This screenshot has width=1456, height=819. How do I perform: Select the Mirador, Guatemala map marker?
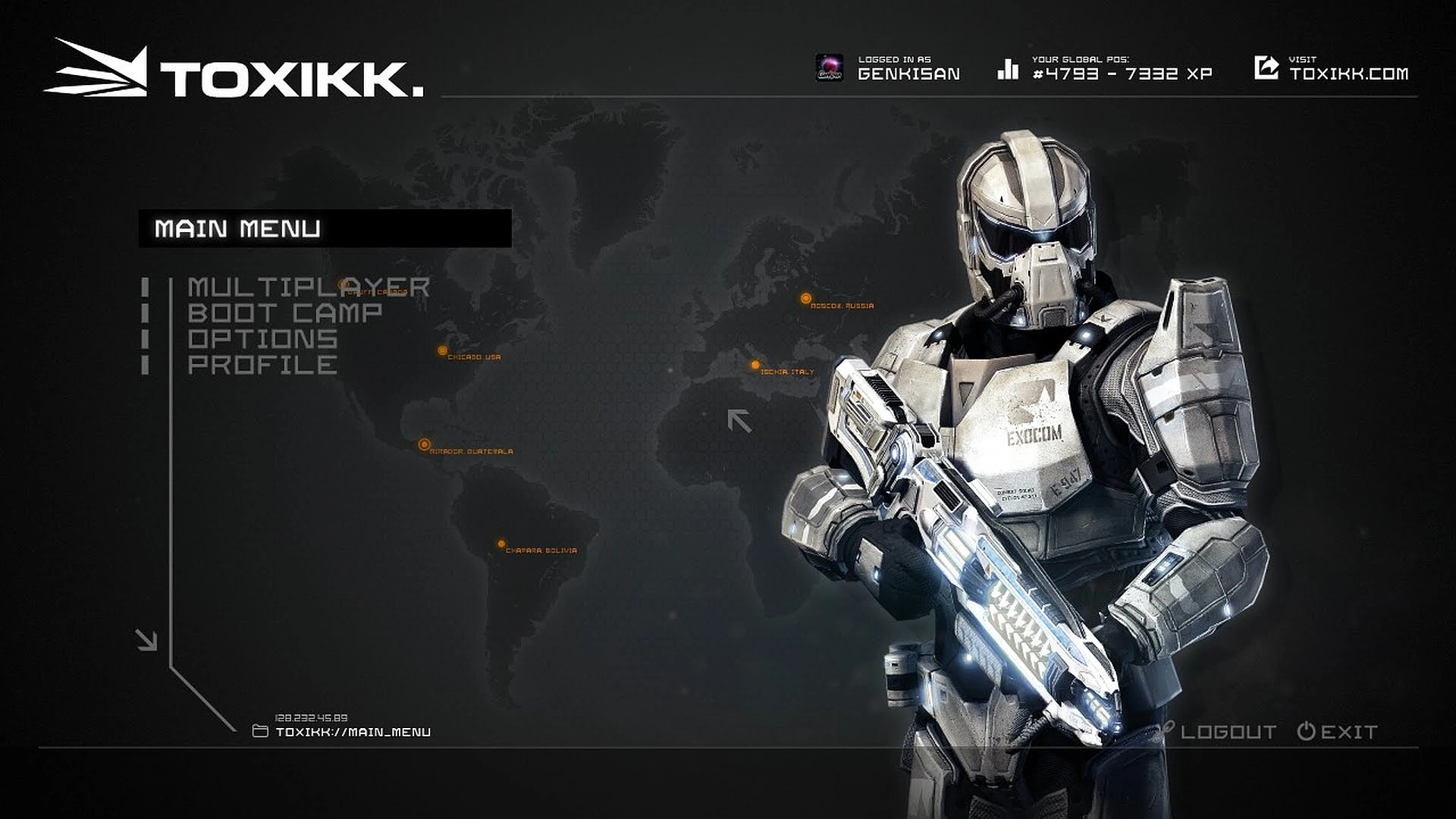425,444
